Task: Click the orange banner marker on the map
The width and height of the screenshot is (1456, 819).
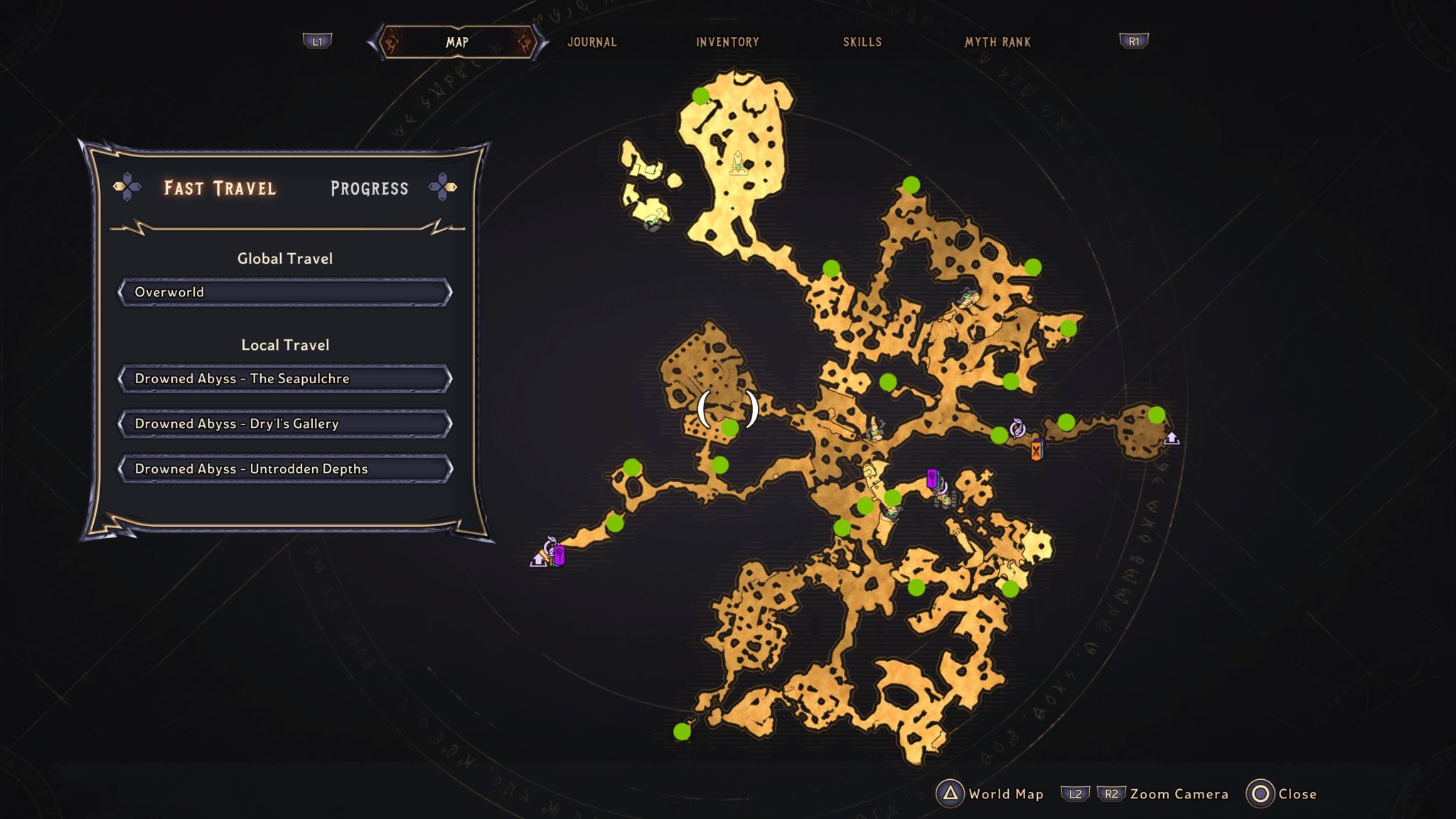Action: click(1037, 450)
